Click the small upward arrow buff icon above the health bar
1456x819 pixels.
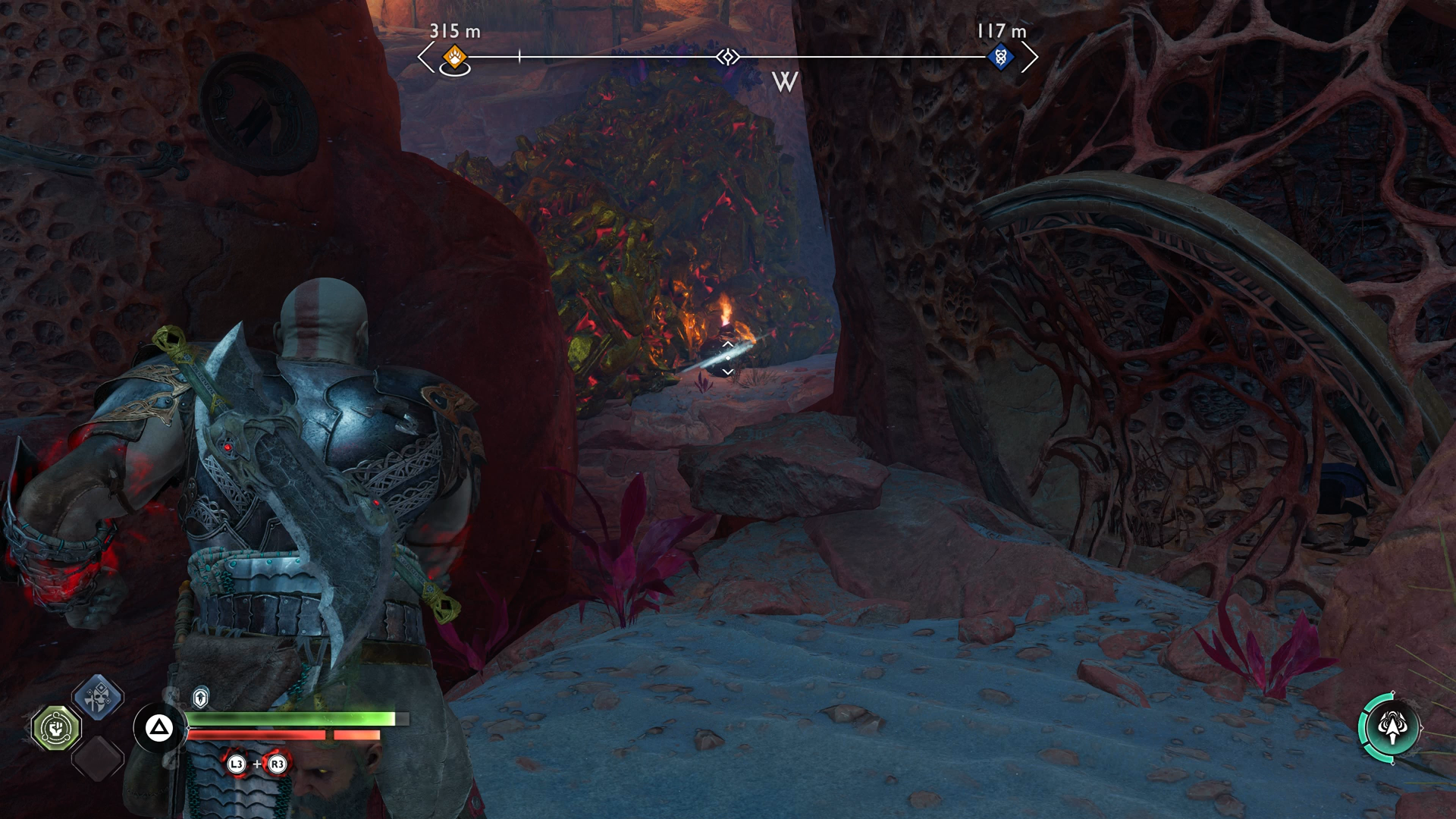click(201, 696)
